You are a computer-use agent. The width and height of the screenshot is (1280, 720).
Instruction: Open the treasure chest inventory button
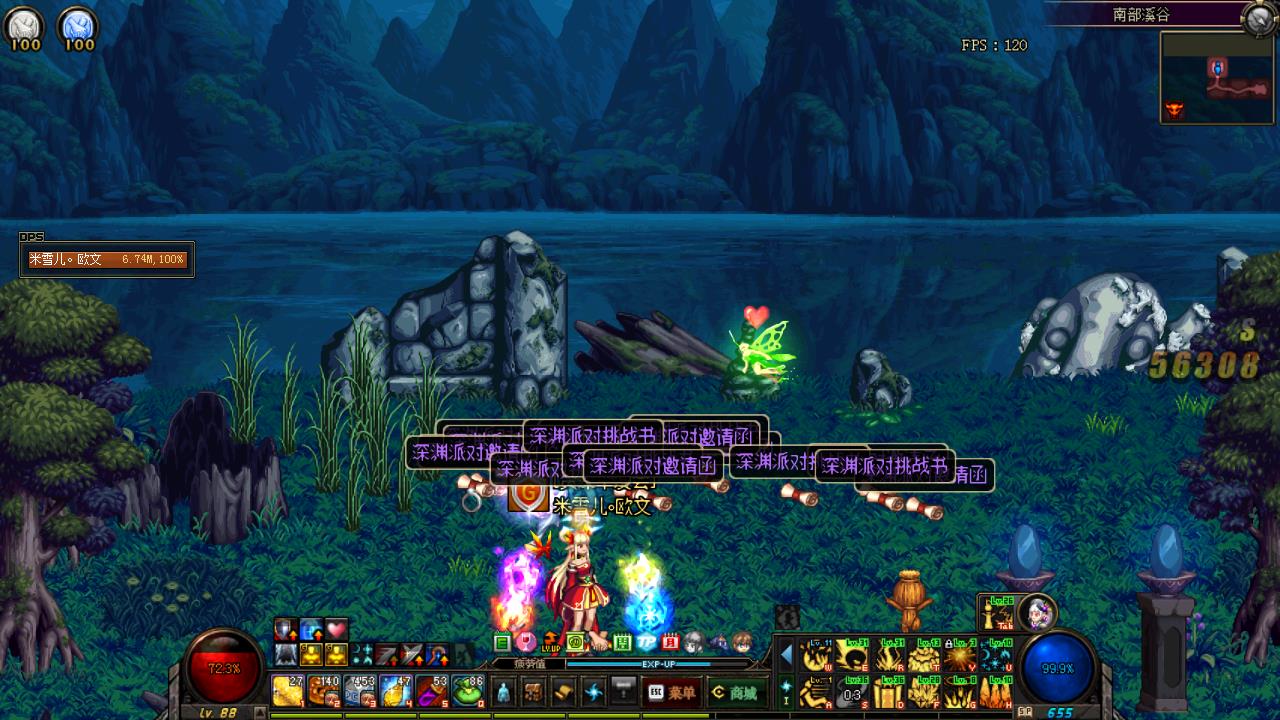click(x=534, y=692)
